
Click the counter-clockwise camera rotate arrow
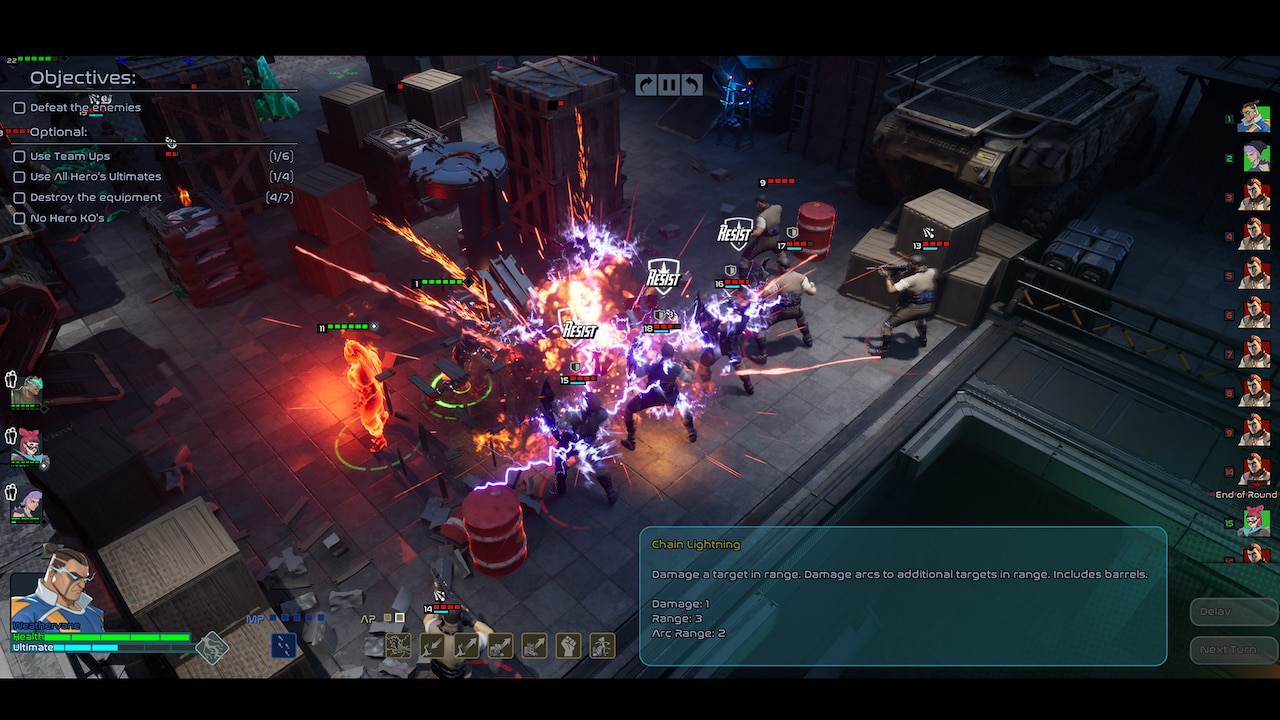coord(692,85)
